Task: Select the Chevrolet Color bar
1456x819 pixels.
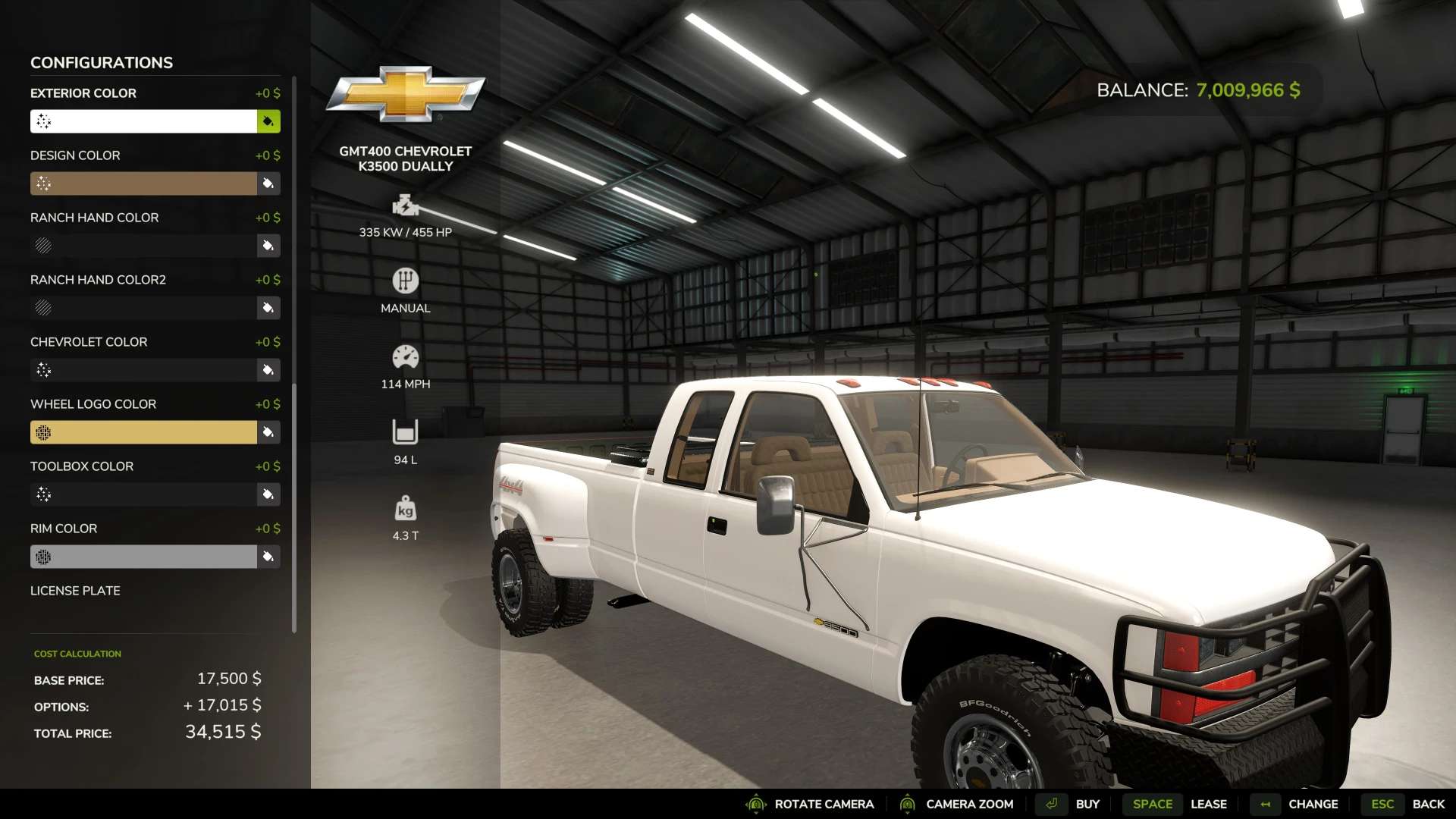Action: coord(143,370)
